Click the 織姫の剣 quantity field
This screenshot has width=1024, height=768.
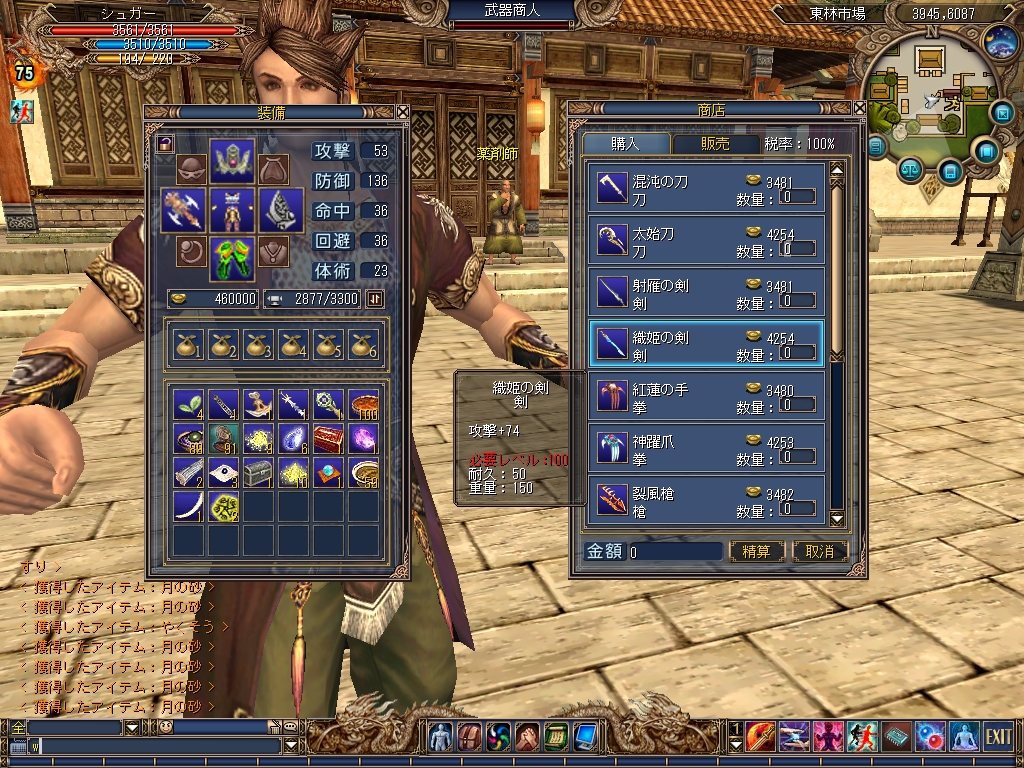[797, 353]
